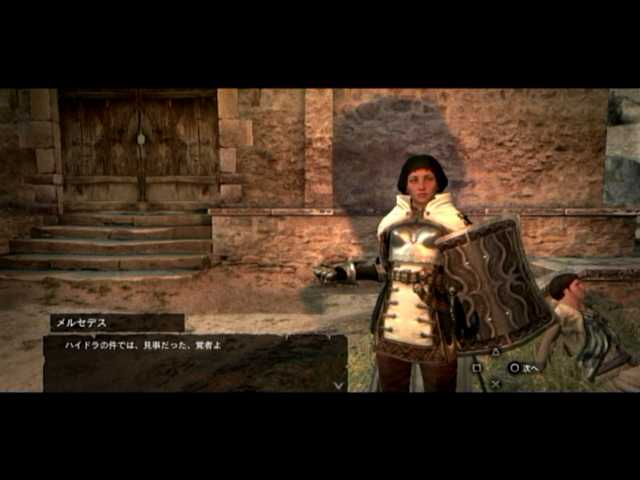Viewport: 640px width, 480px height.
Task: Advance dialogue with the down-arrow continue indicator
Action: coord(339,383)
